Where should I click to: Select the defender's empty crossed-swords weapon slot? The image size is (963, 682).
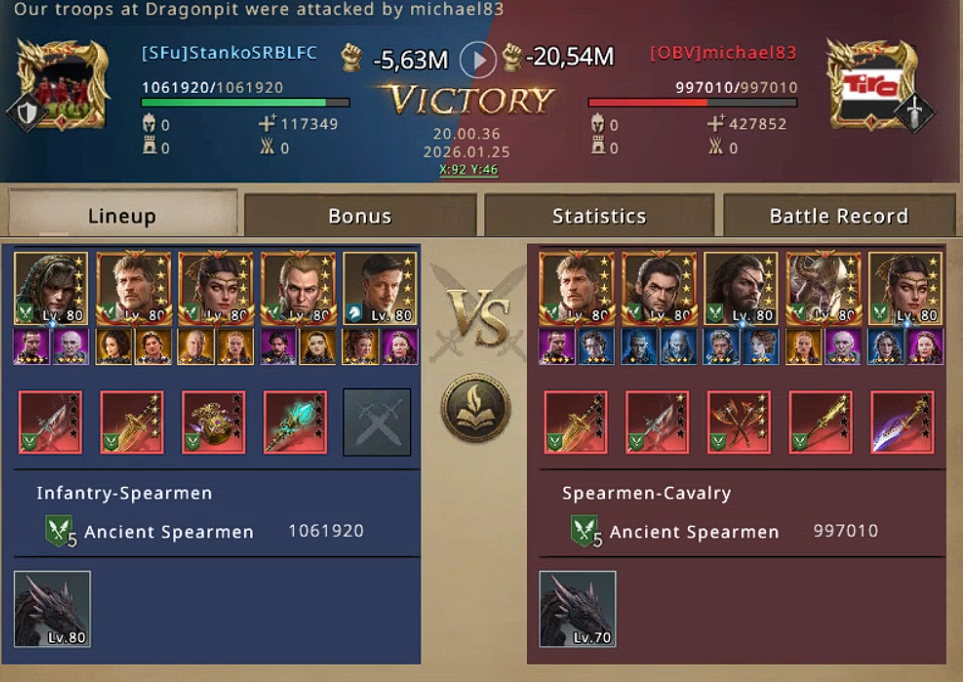pyautogui.click(x=377, y=422)
